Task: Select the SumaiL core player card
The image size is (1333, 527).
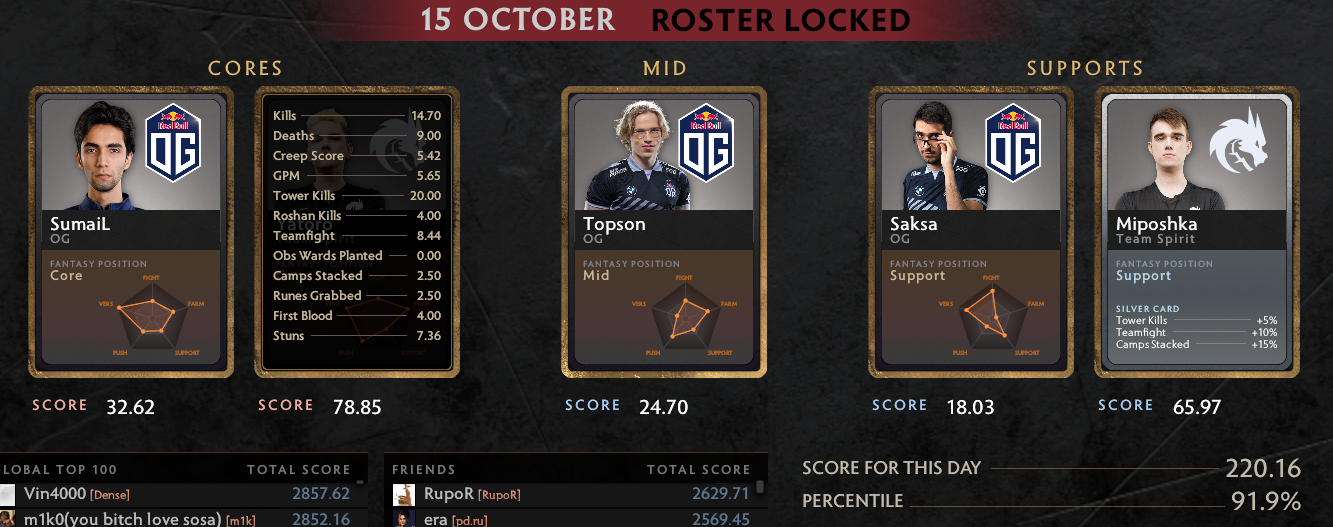Action: [134, 231]
